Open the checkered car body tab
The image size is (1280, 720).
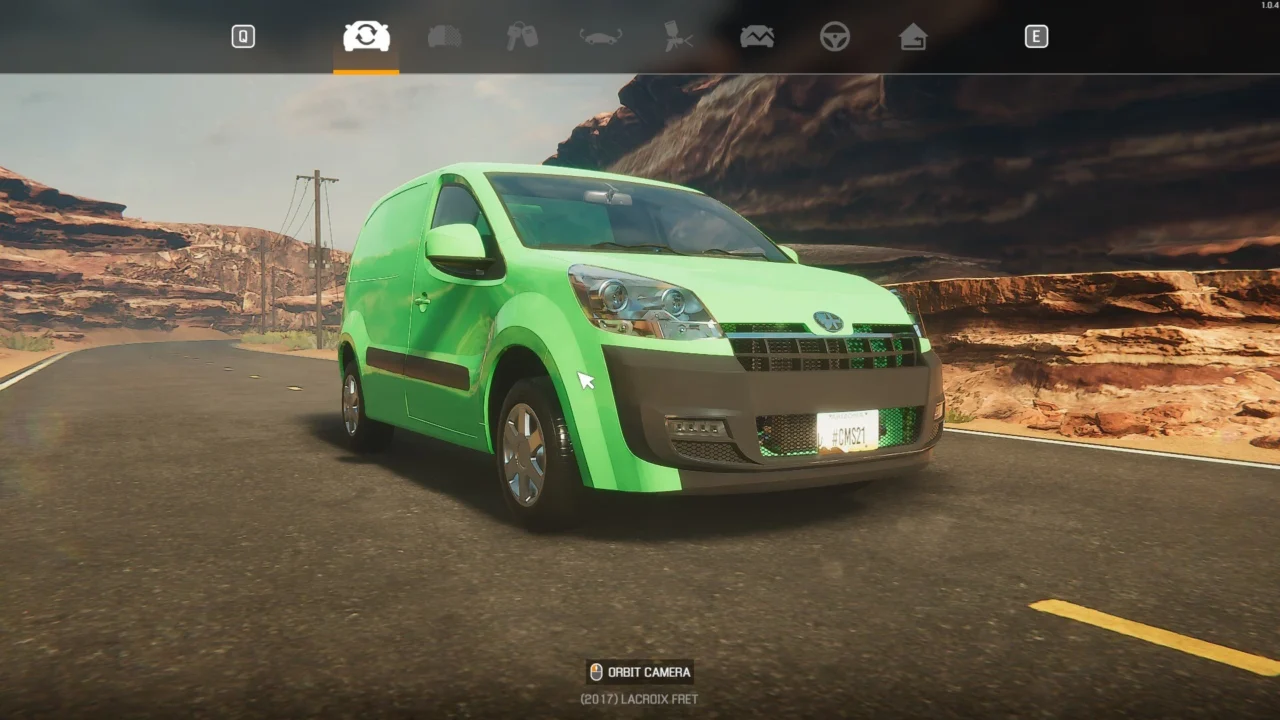(x=445, y=37)
